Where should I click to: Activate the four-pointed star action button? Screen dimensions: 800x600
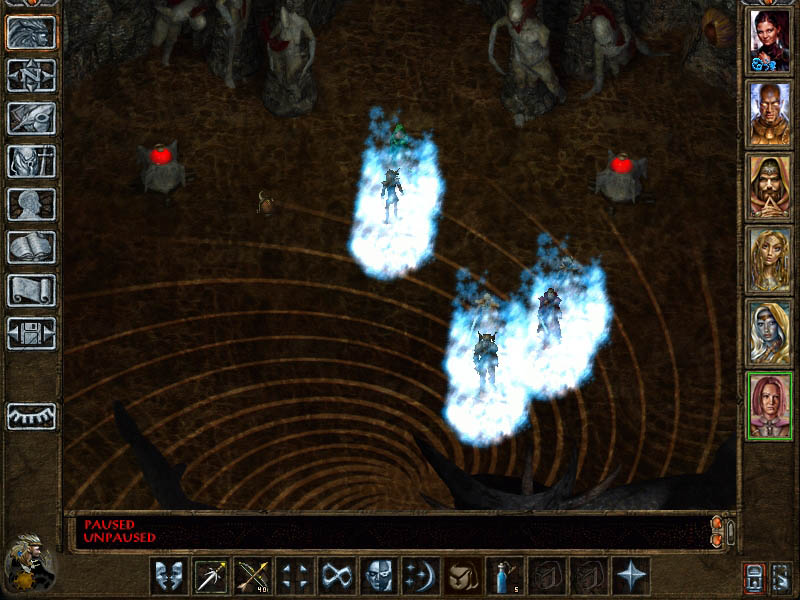pos(631,577)
